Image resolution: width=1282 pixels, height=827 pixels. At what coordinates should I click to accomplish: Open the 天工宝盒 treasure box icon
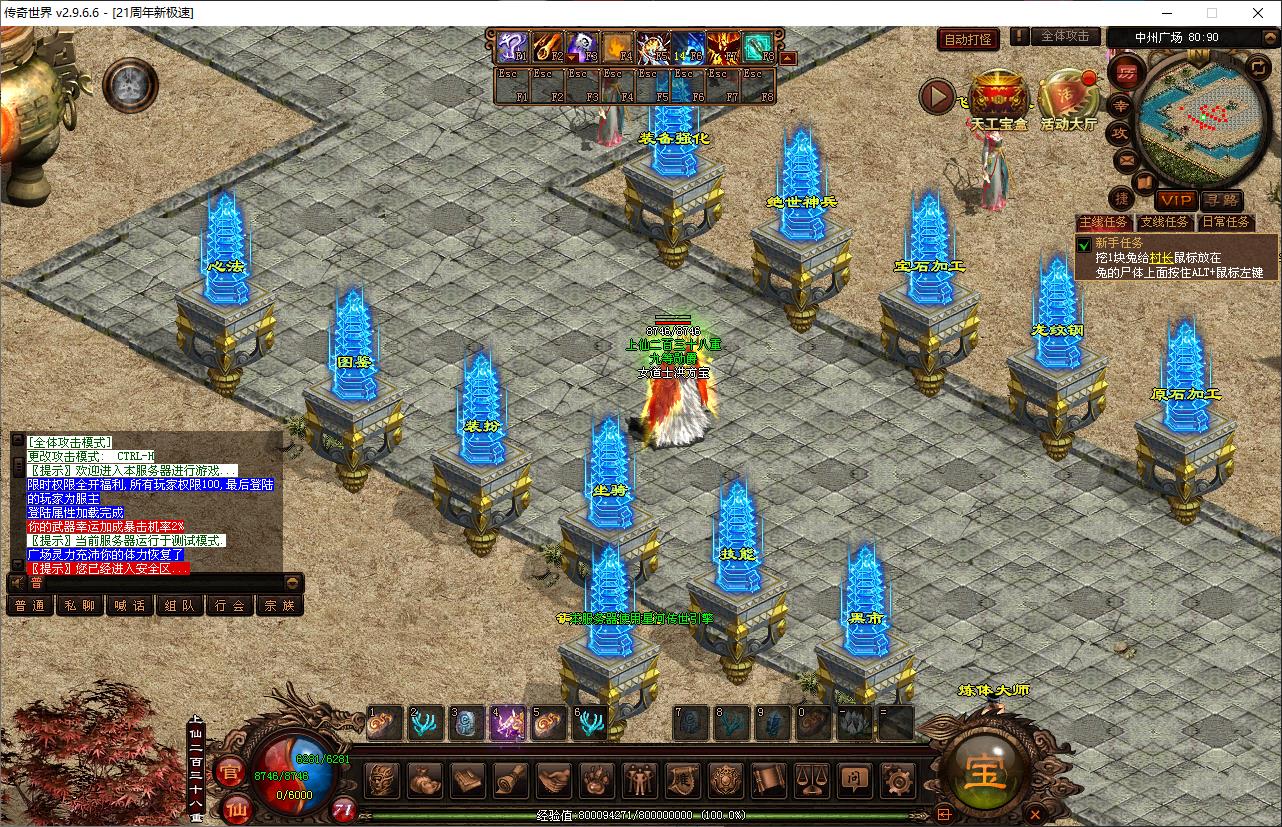[998, 99]
